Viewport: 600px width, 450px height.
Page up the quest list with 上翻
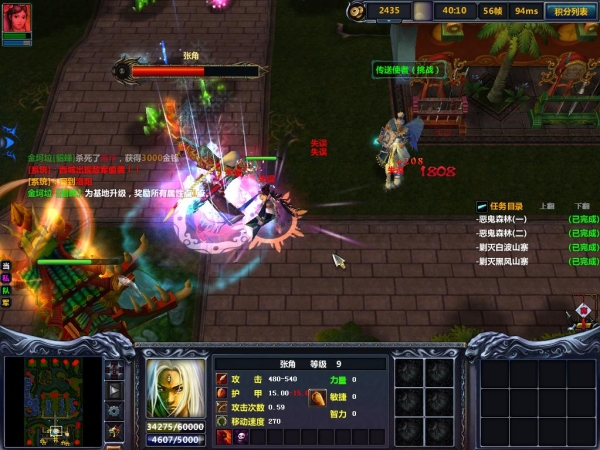546,205
